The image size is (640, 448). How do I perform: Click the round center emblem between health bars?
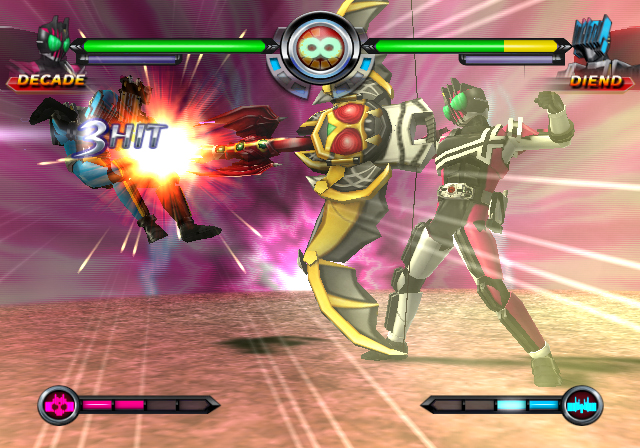320,50
